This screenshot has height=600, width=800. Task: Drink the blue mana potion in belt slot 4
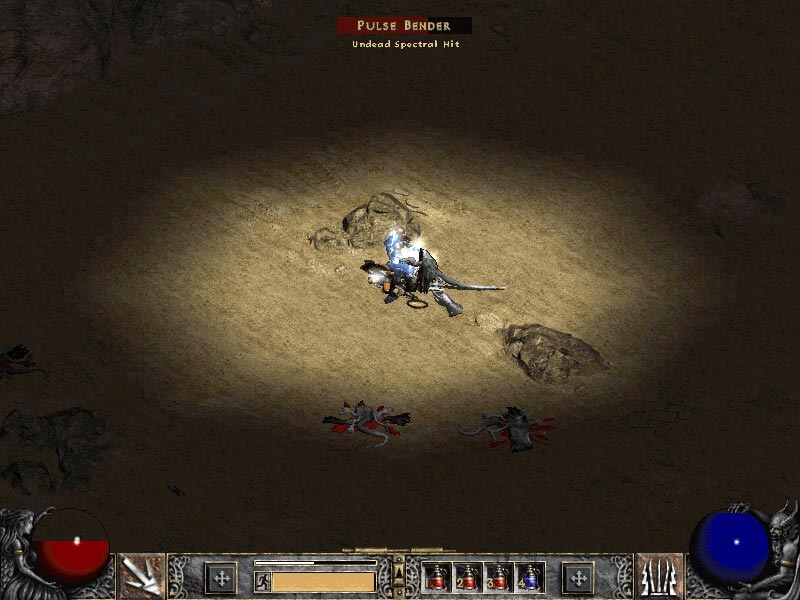coord(530,577)
